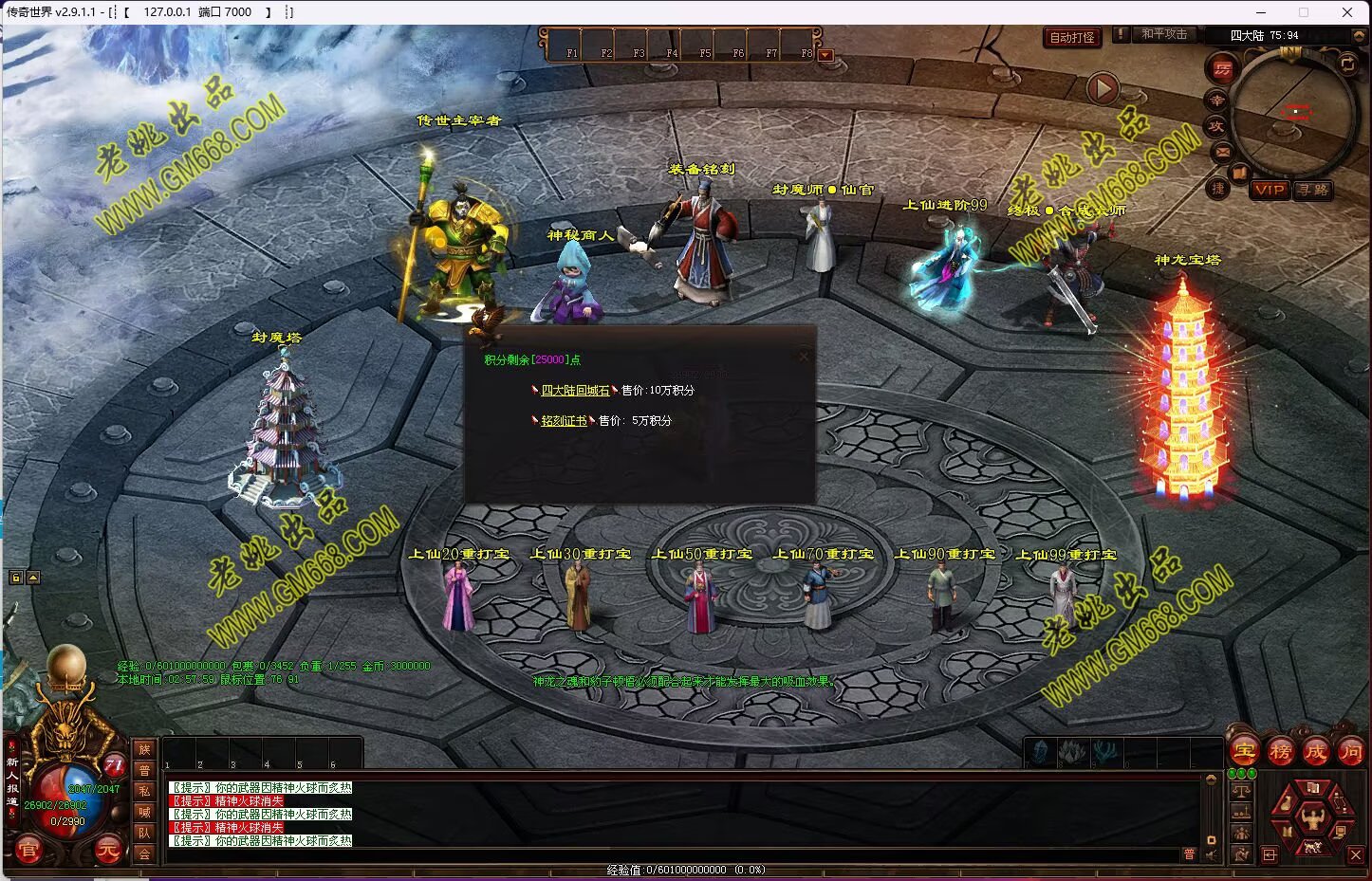Activate 寻路 pathfinding

click(1313, 190)
